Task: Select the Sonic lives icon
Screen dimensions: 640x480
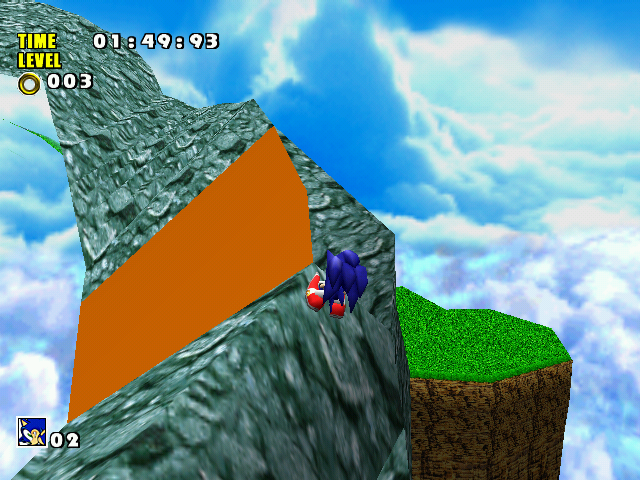Action: coord(32,432)
